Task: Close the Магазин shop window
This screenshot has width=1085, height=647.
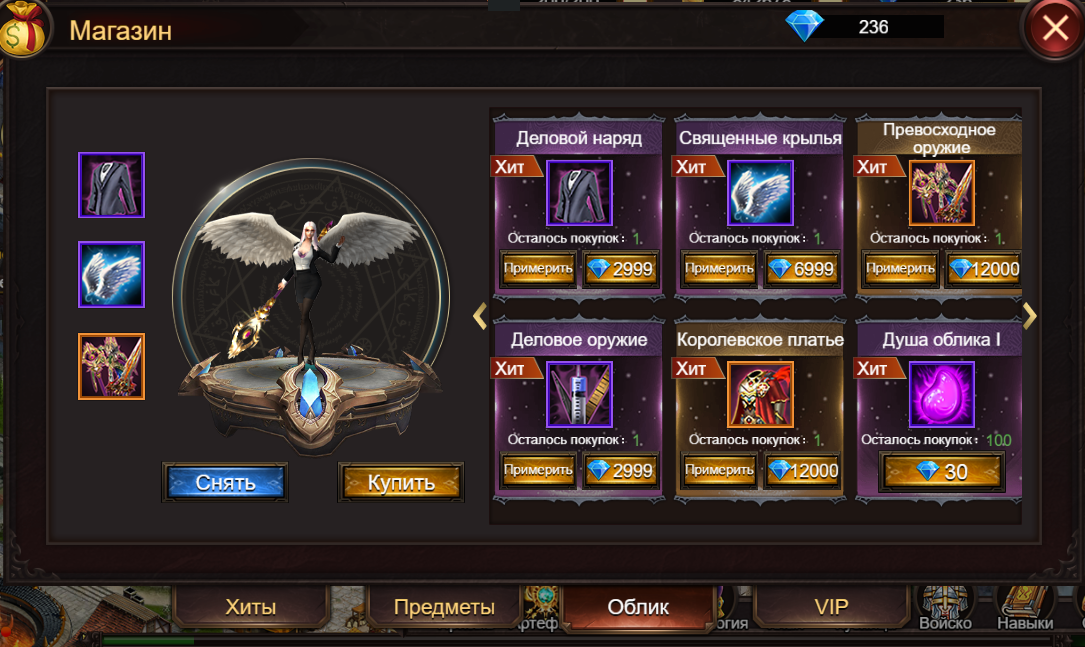Action: 1054,29
